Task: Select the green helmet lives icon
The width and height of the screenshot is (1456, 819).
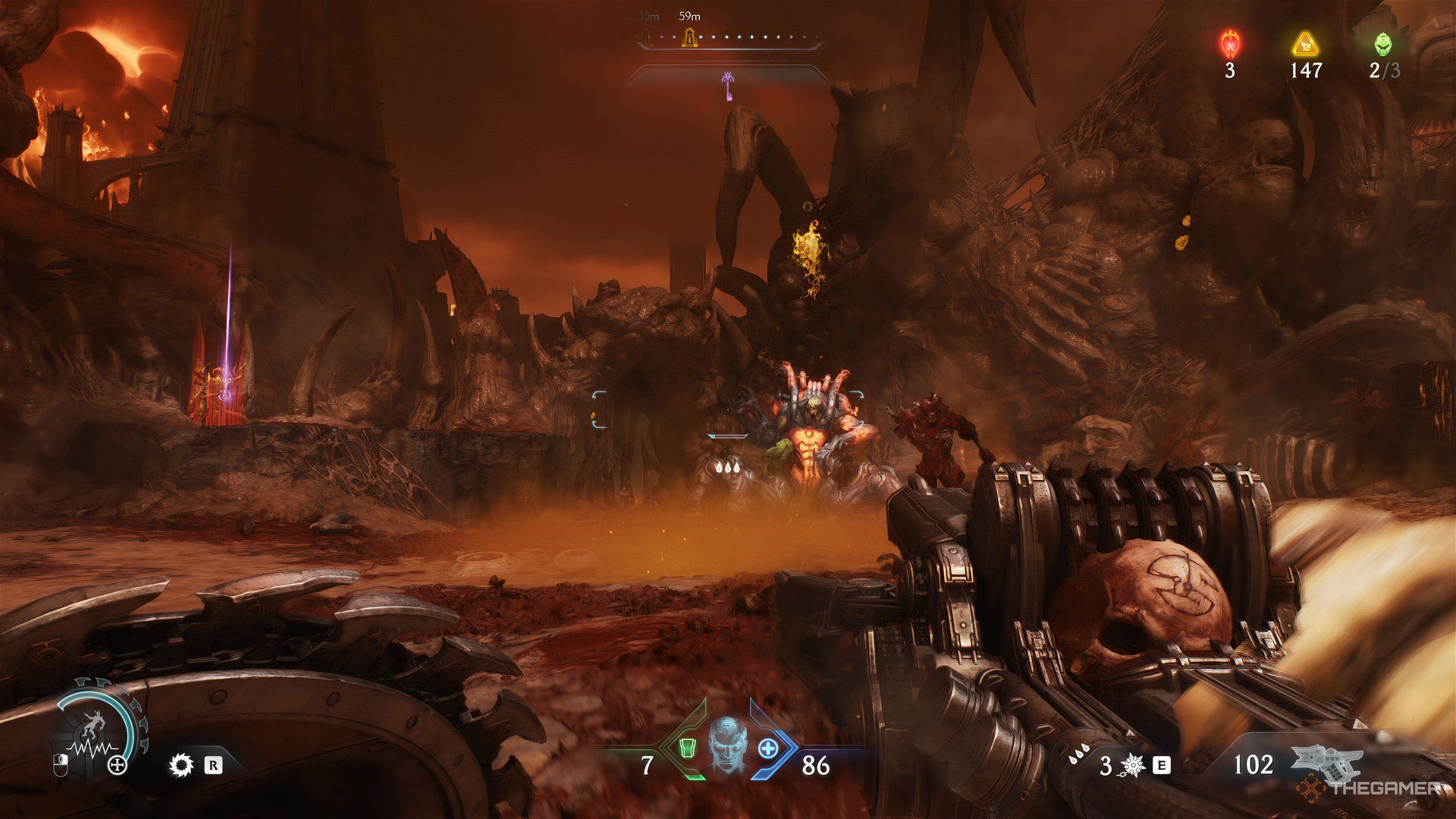Action: point(1383,43)
